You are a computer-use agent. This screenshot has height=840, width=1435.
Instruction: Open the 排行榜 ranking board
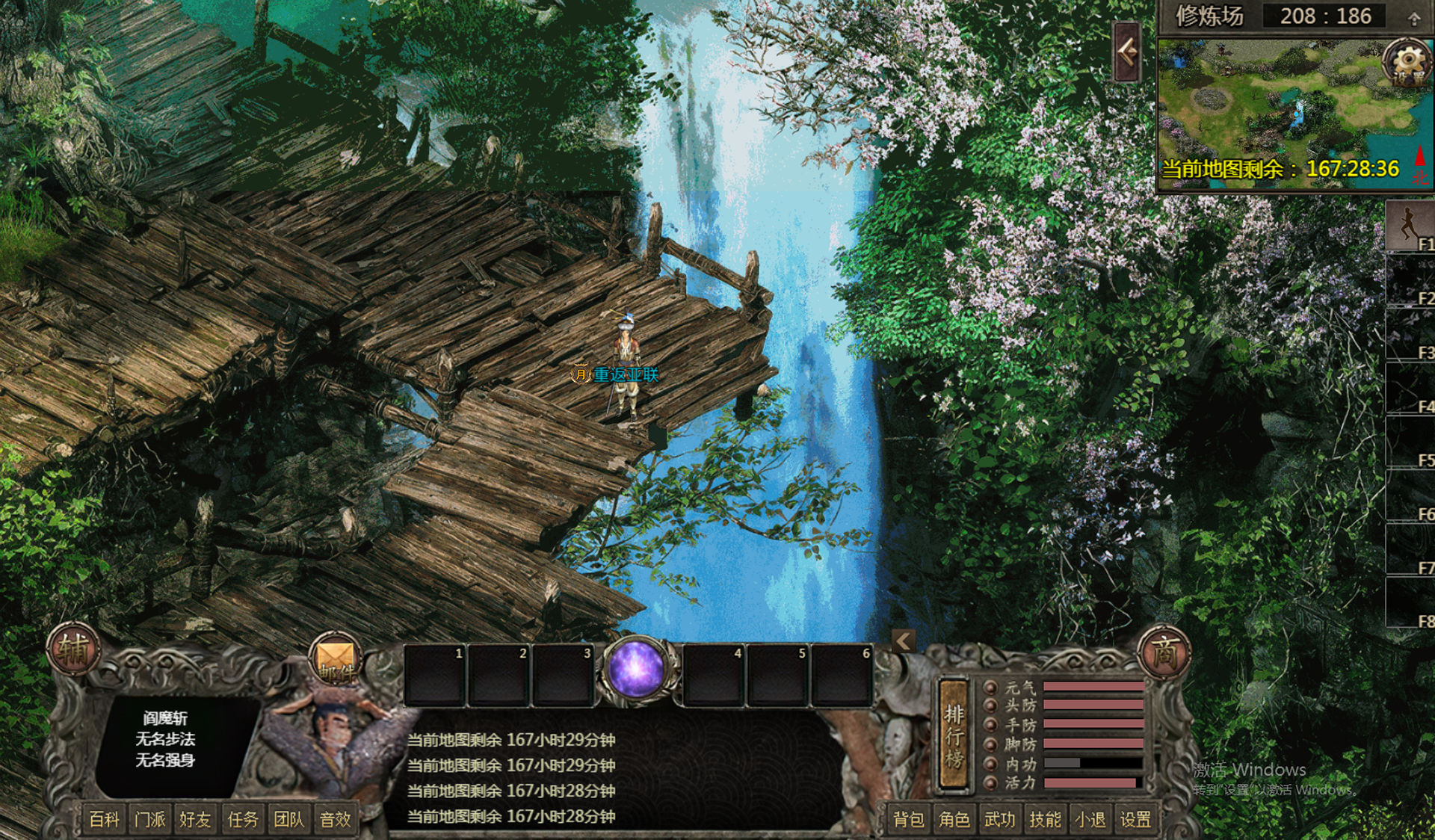[x=954, y=735]
